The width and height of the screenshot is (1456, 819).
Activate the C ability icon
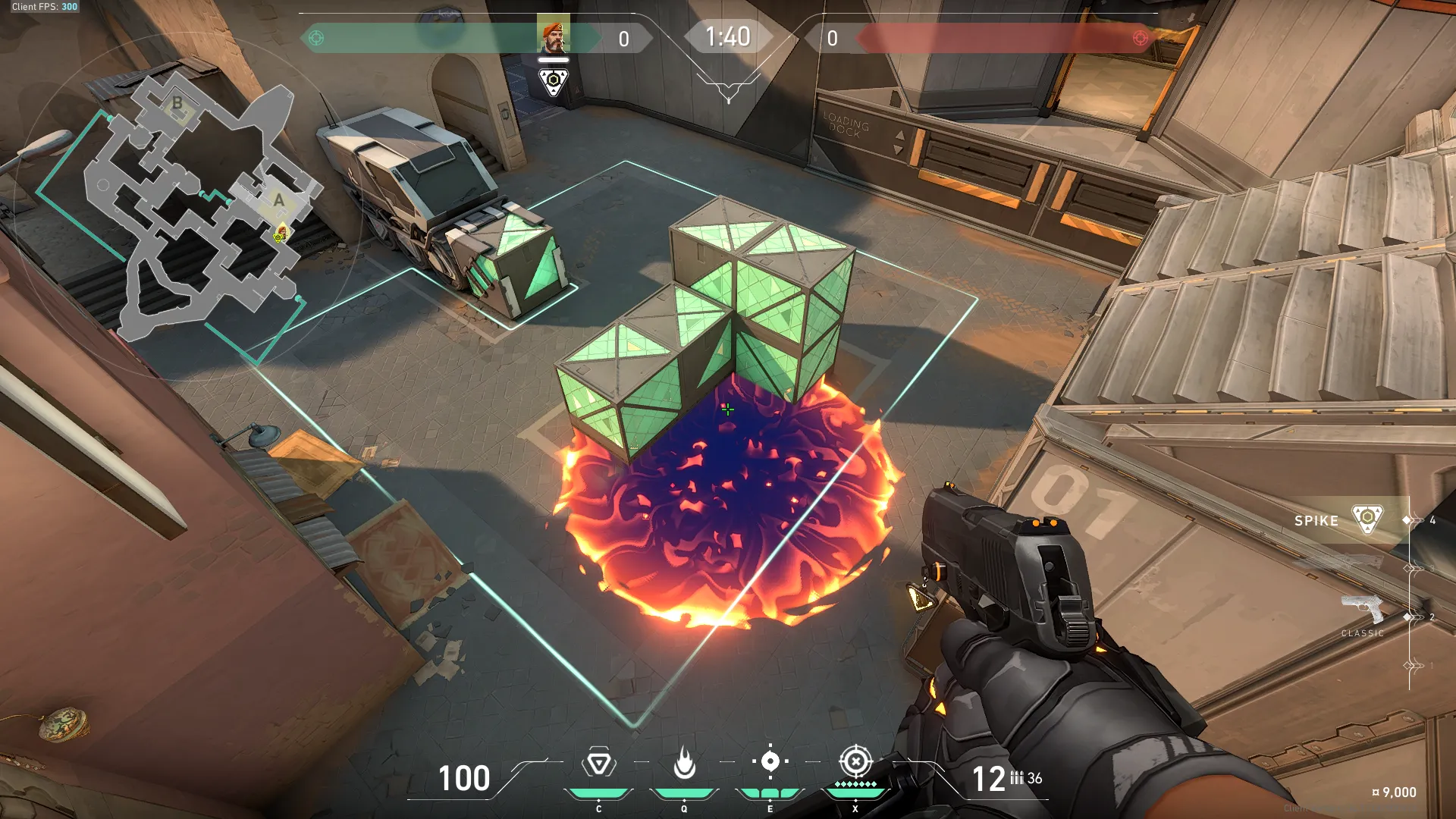coord(598,763)
